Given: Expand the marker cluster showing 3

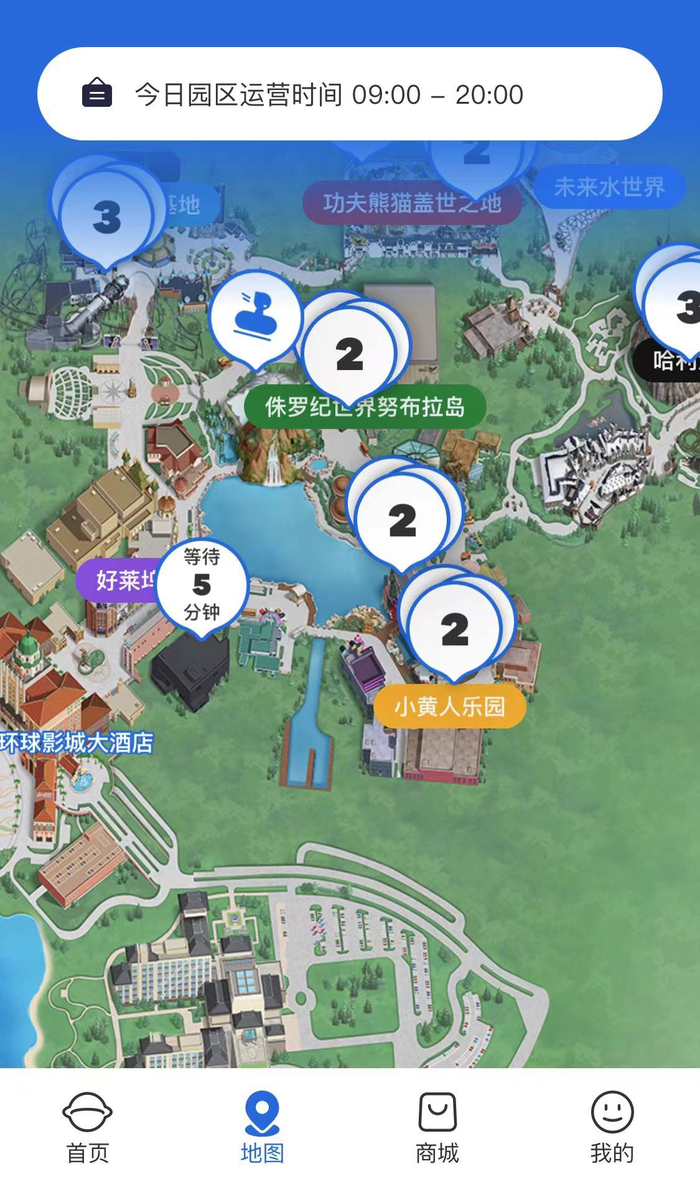Looking at the screenshot, I should coord(106,217).
